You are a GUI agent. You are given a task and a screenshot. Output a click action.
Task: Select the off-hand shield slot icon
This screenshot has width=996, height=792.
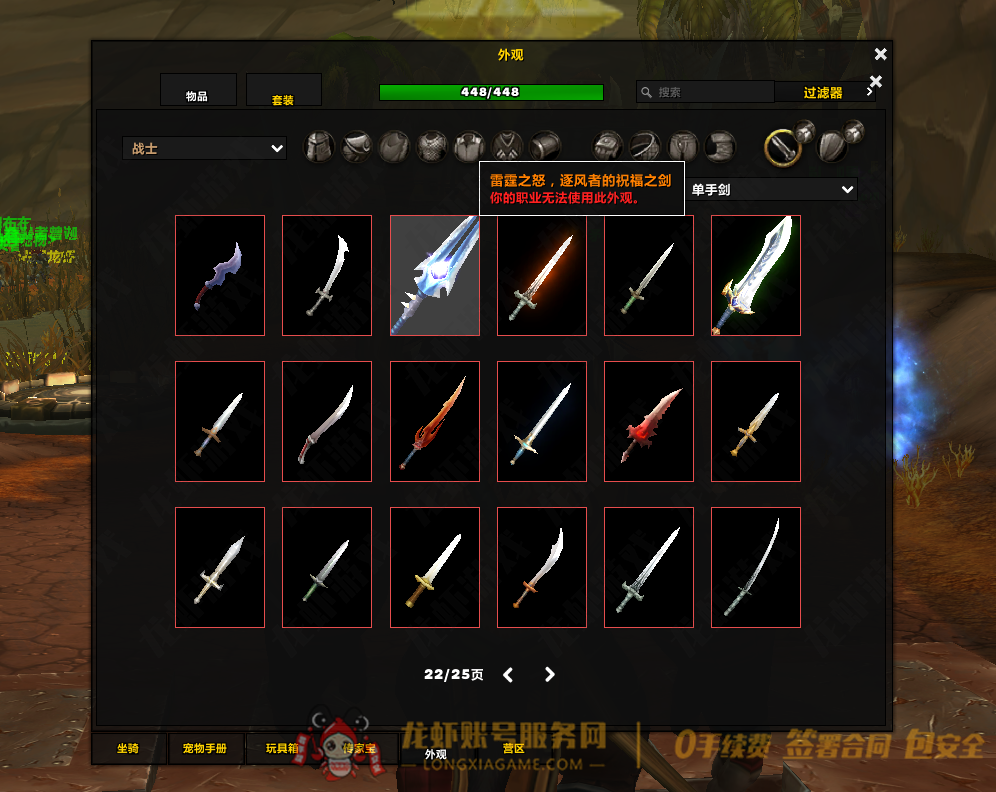(x=832, y=147)
